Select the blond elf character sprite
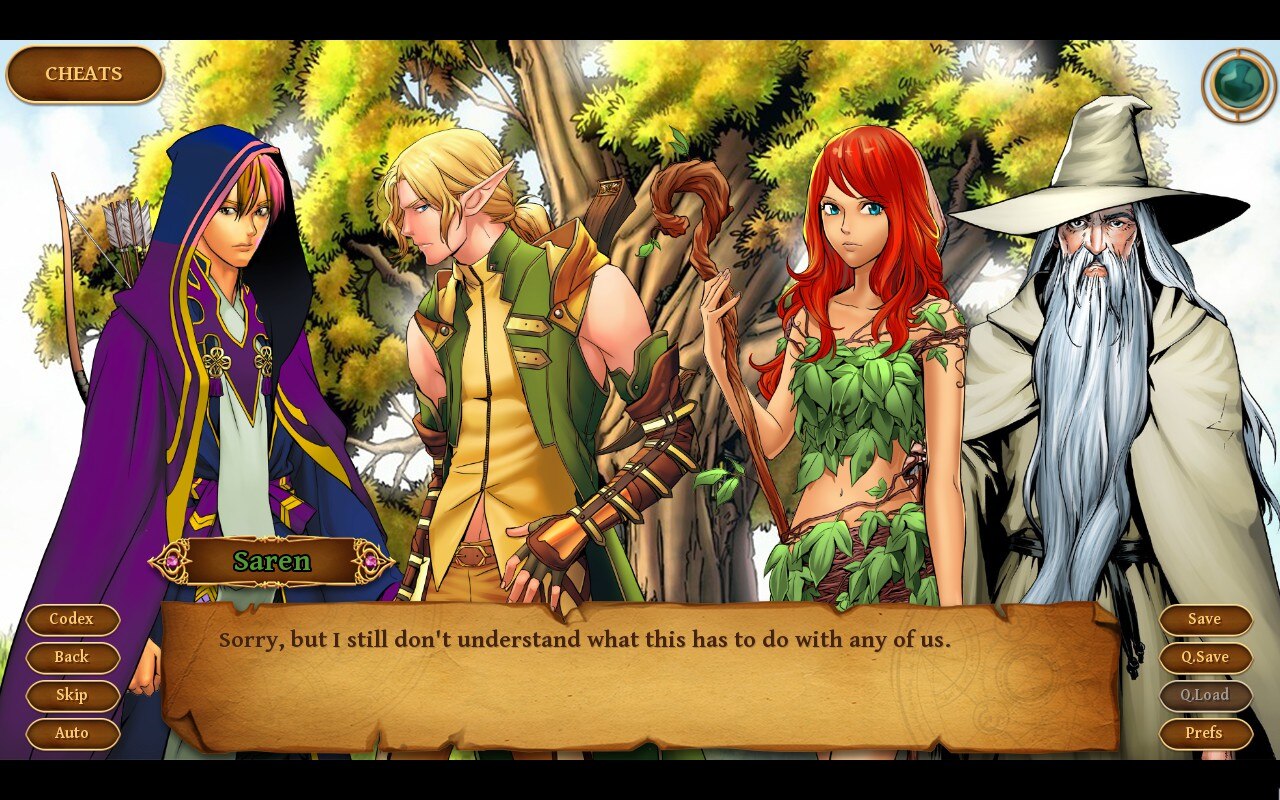This screenshot has width=1280, height=800. point(500,350)
